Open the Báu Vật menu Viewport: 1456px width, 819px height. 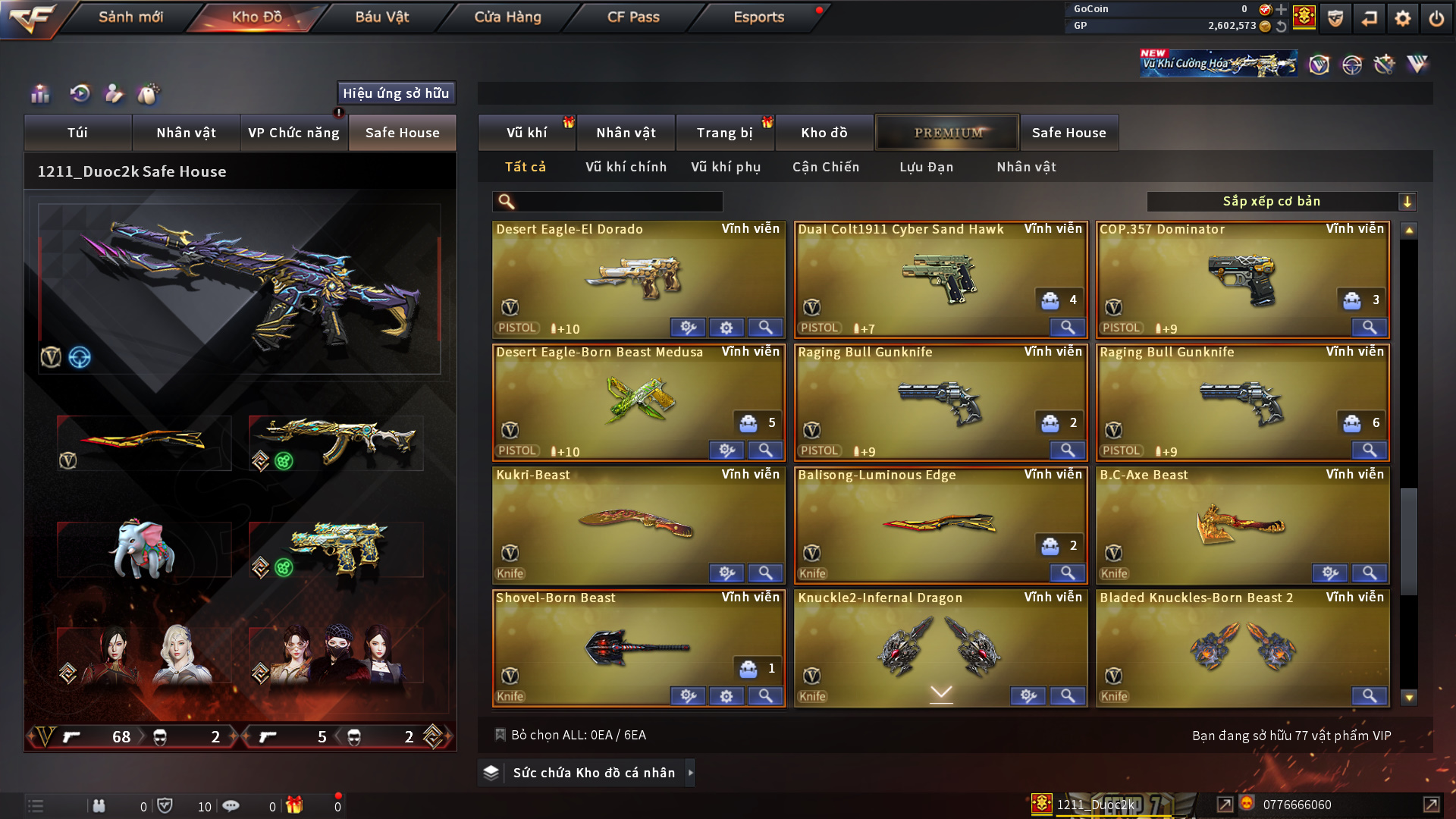[381, 17]
